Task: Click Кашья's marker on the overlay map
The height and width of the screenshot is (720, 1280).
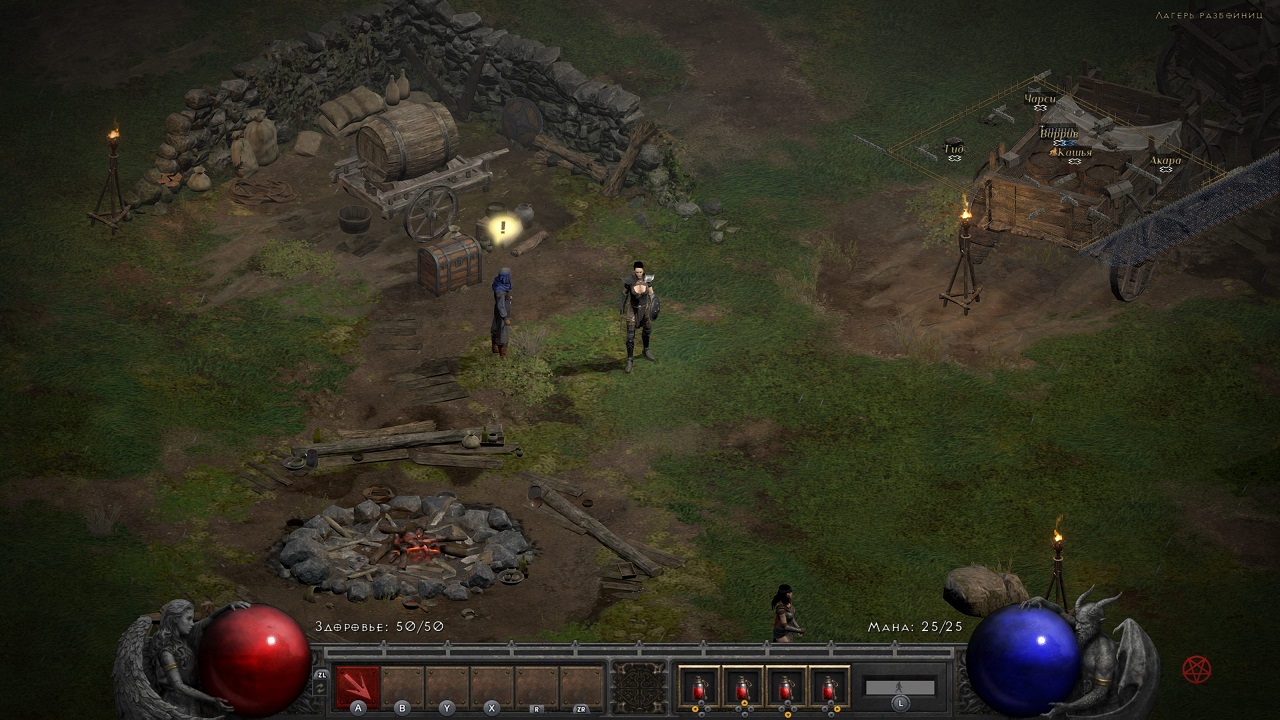Action: (x=1076, y=153)
